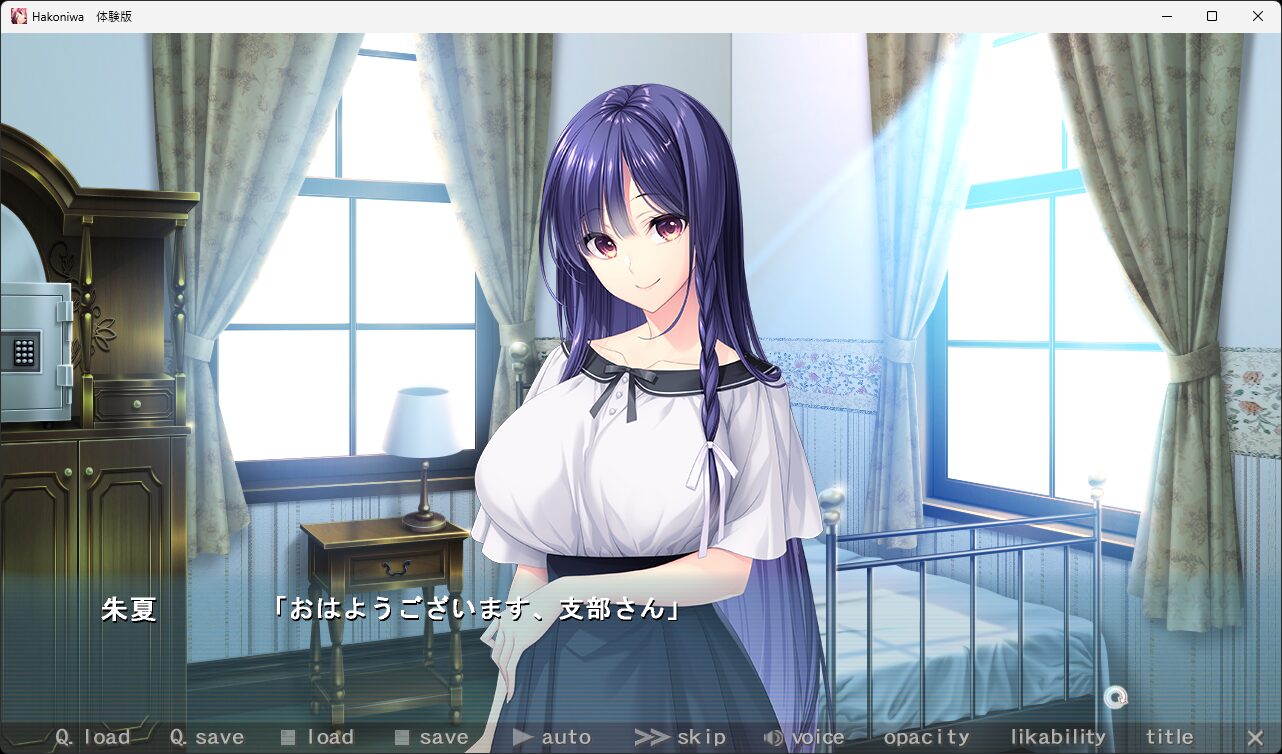Open the load game menu
Screen dimensions: 1282x754
[x=317, y=737]
